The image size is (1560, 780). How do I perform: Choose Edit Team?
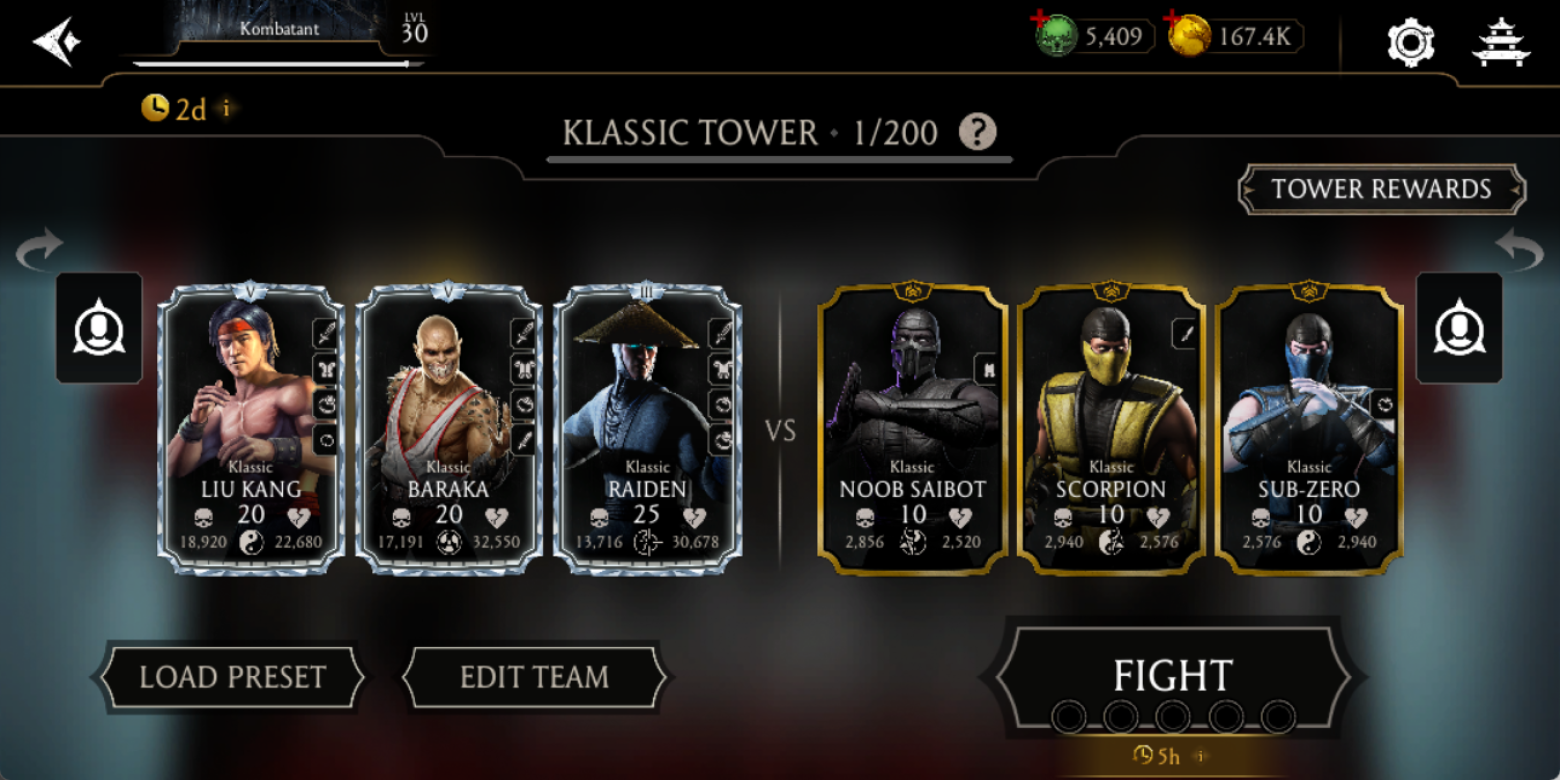point(534,677)
